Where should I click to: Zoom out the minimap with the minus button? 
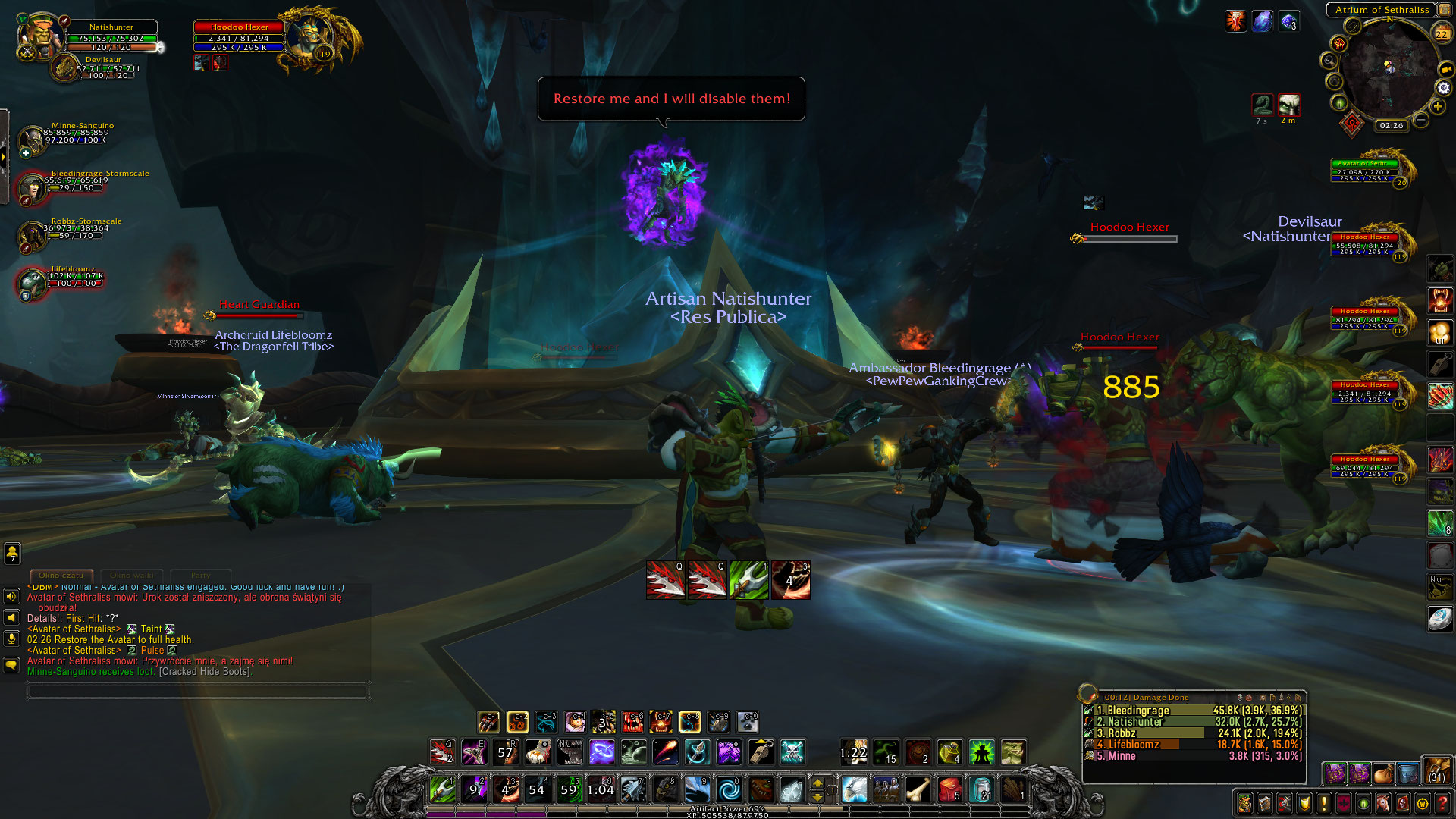click(x=1420, y=120)
